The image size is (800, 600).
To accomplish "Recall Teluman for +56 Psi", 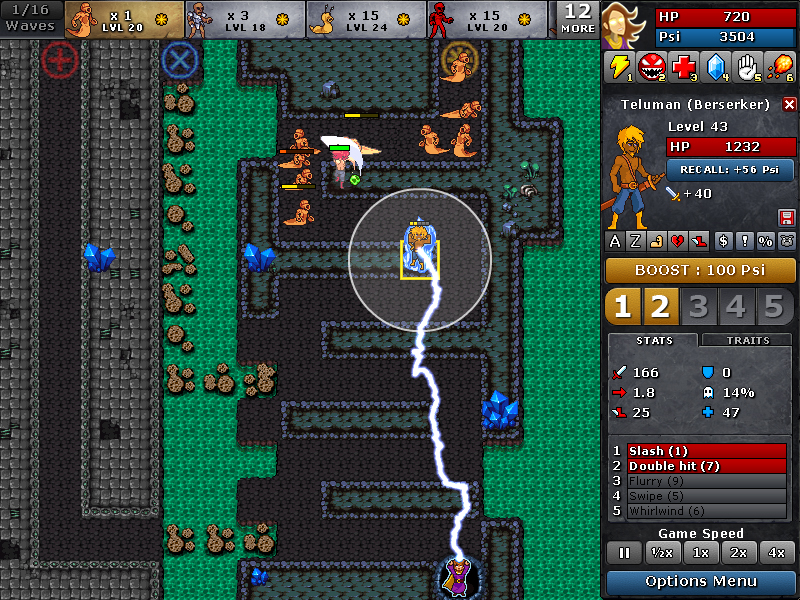I will pyautogui.click(x=730, y=170).
